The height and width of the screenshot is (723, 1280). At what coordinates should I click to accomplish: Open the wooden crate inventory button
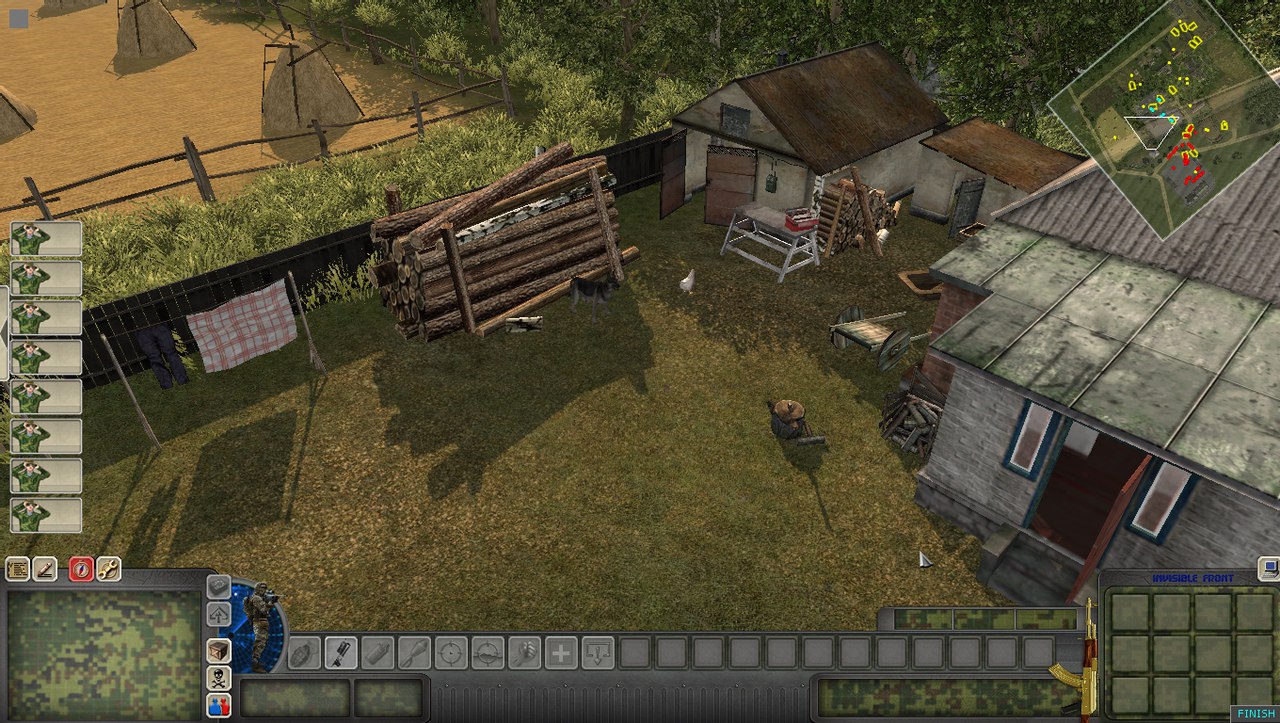218,650
